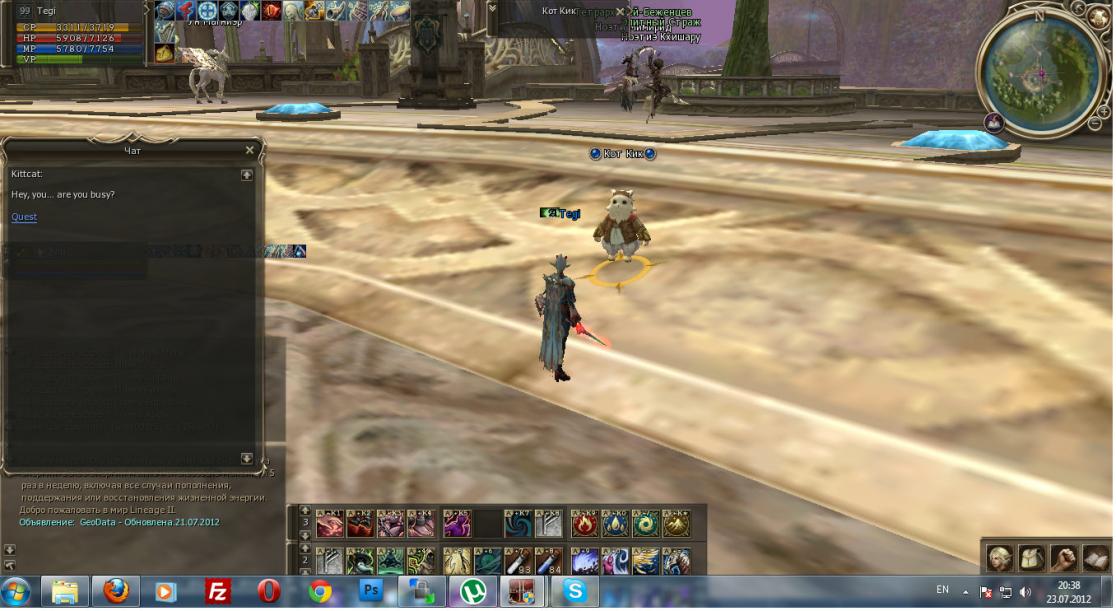Open the fist action menu icon
The height and width of the screenshot is (611, 1116).
click(1063, 557)
